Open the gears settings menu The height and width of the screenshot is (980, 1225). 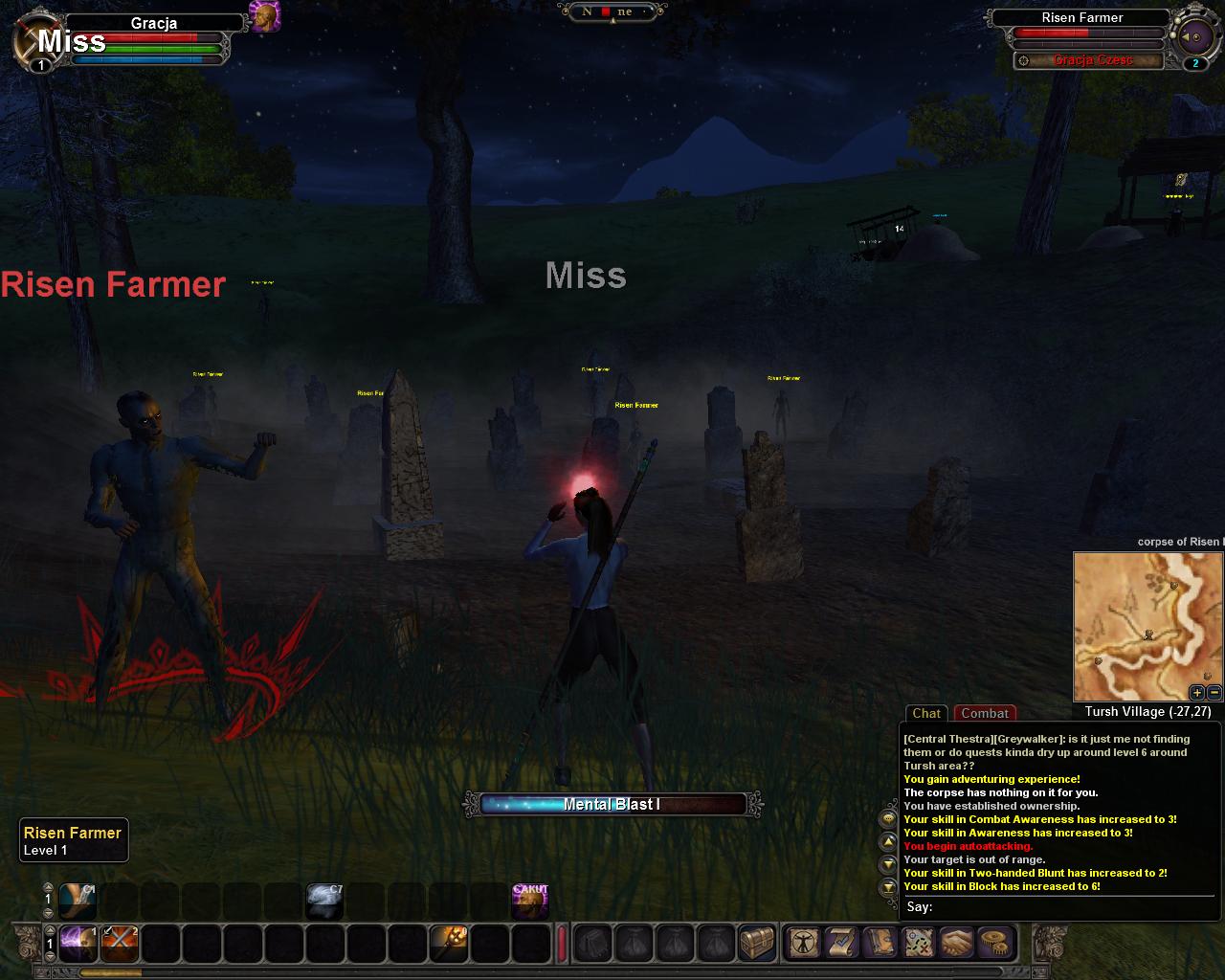996,944
